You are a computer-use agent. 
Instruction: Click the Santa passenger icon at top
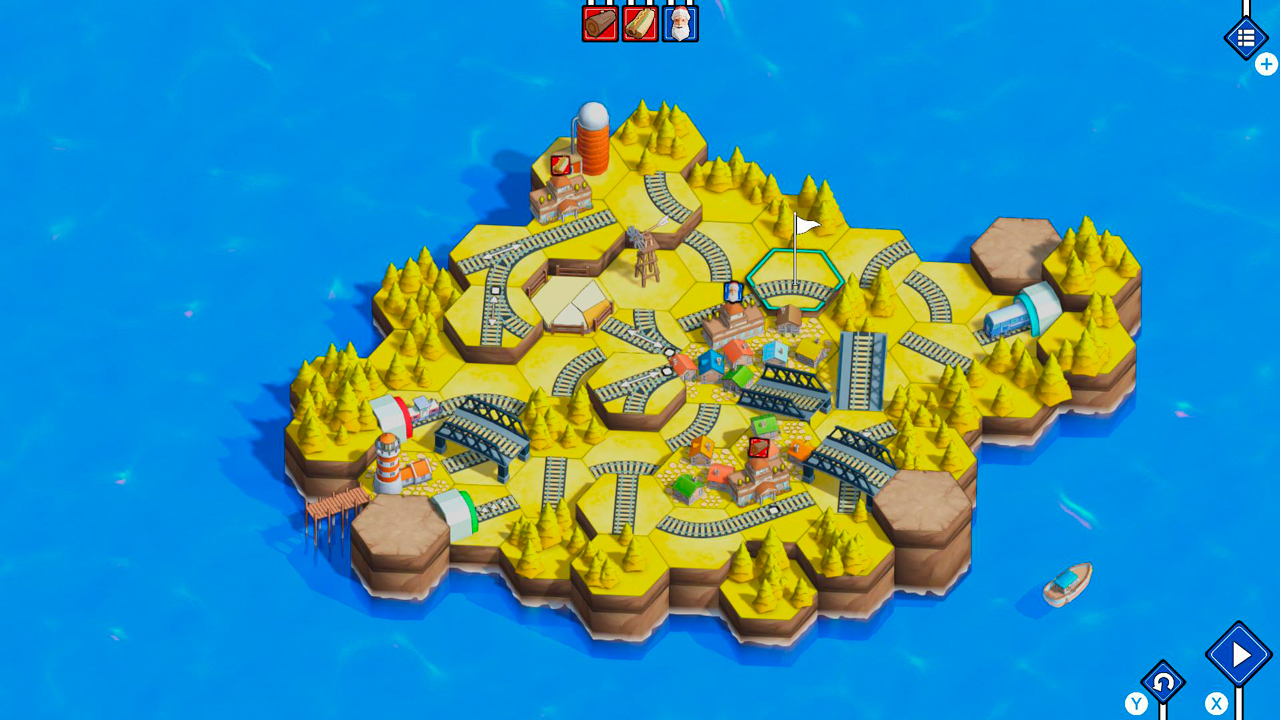(678, 23)
